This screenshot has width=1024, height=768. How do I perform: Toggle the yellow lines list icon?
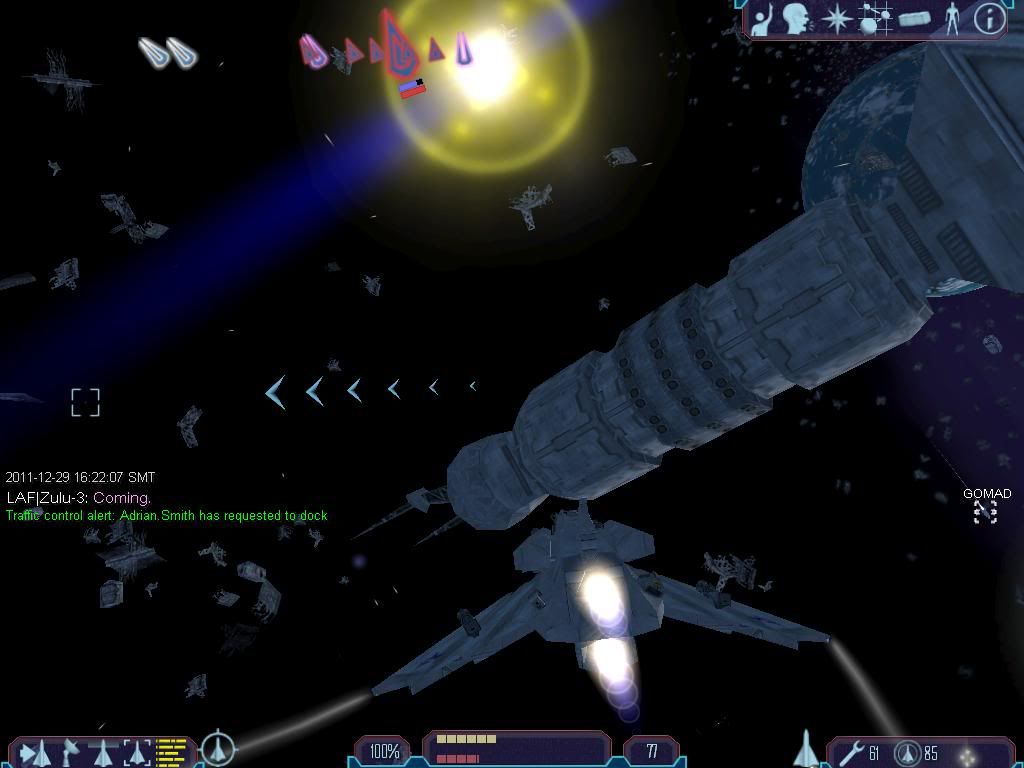pos(173,751)
